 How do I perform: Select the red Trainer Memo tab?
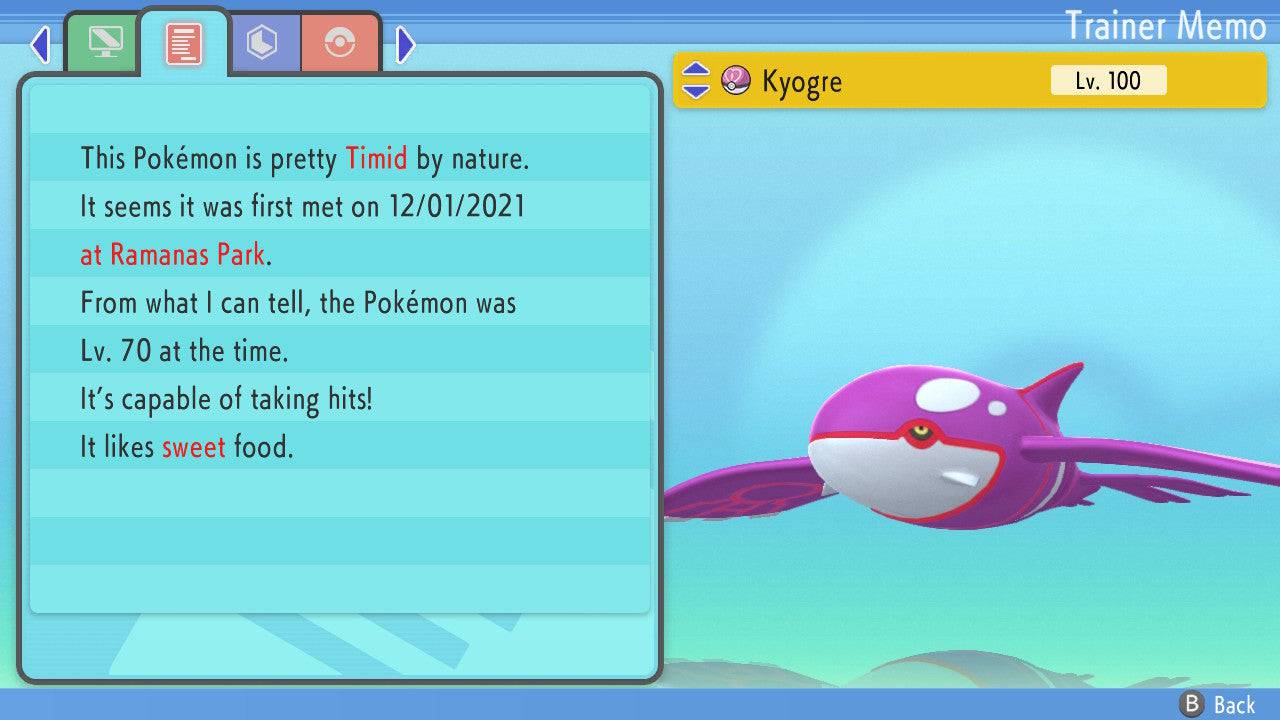pyautogui.click(x=184, y=43)
